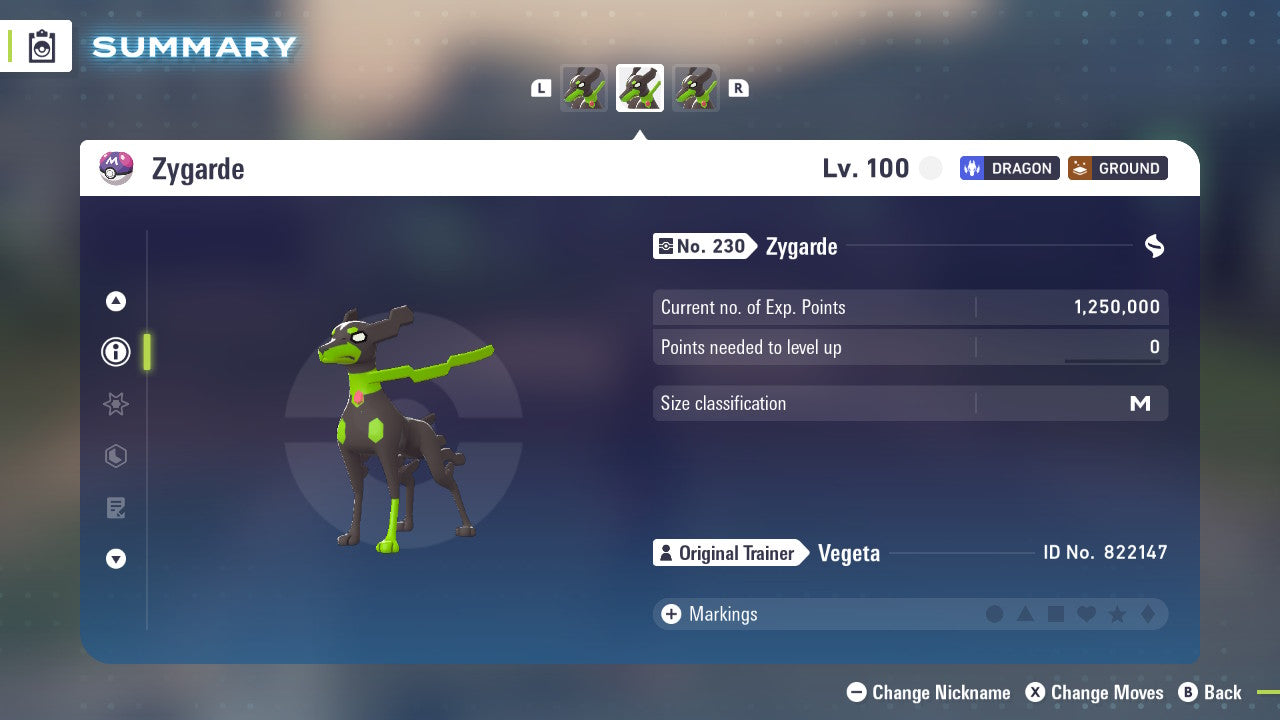Switch to the previous Pokémon via L thumbnail
Viewport: 1280px width, 720px height.
click(x=584, y=88)
